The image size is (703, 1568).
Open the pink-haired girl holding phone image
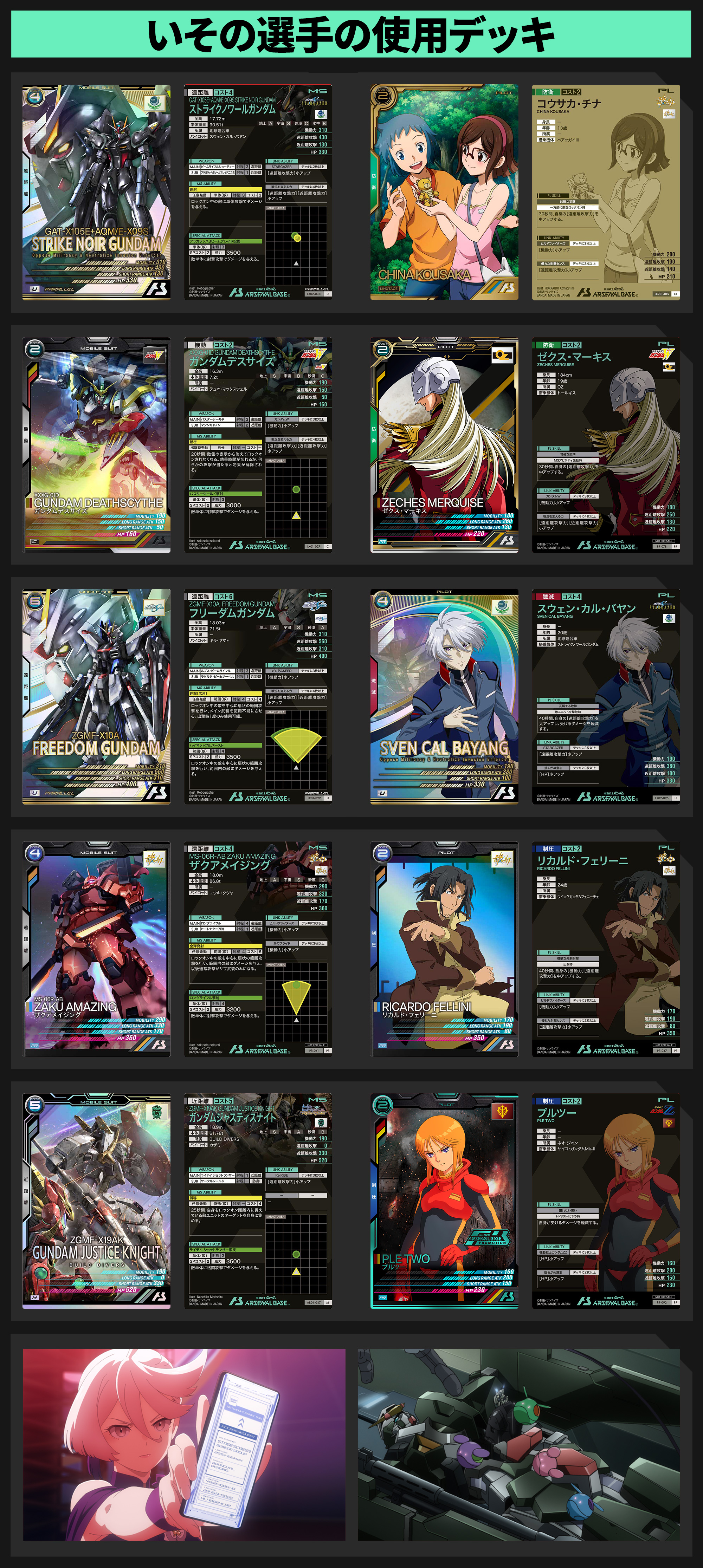coord(184,1444)
